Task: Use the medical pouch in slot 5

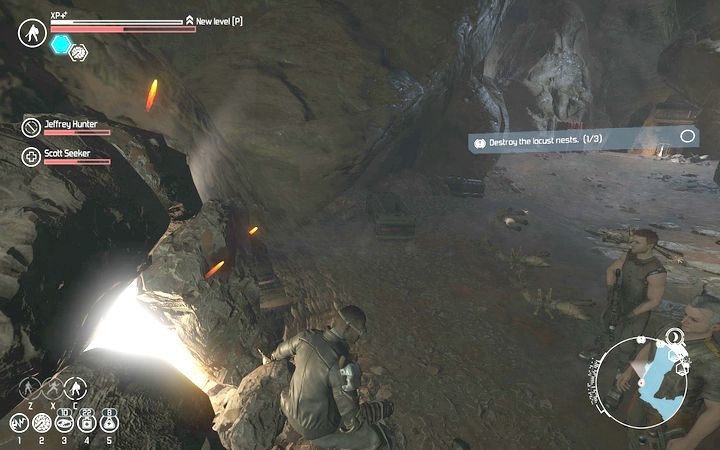Action: pos(108,423)
